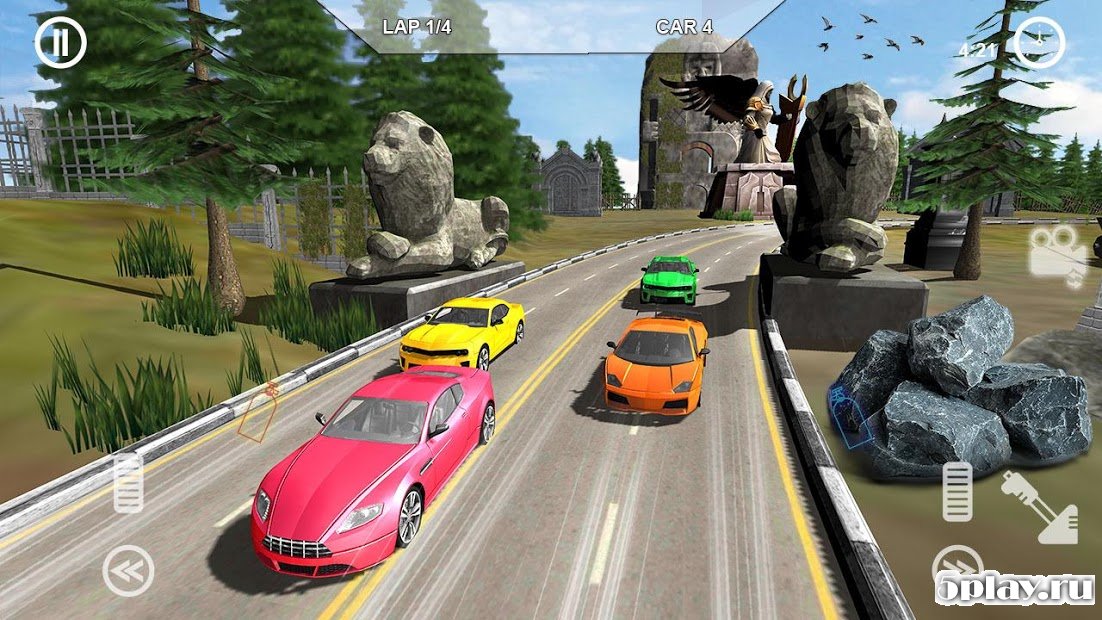Tap the pedal beside the handbrake lever
This screenshot has width=1102, height=620.
click(957, 491)
